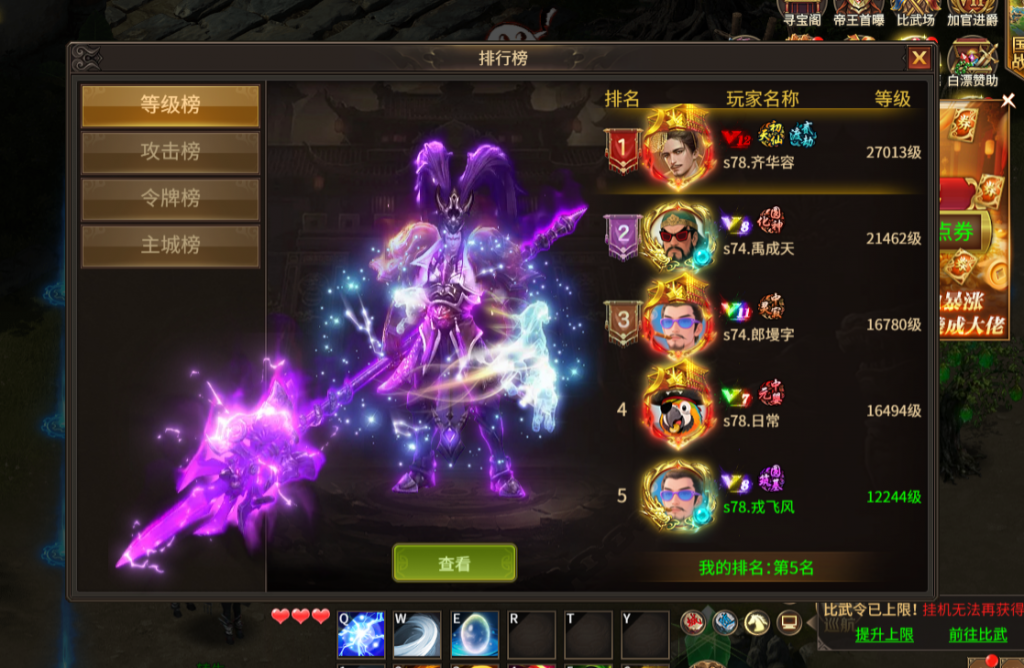Click the 提升上限 raise limit link
This screenshot has width=1024, height=668.
pyautogui.click(x=884, y=634)
